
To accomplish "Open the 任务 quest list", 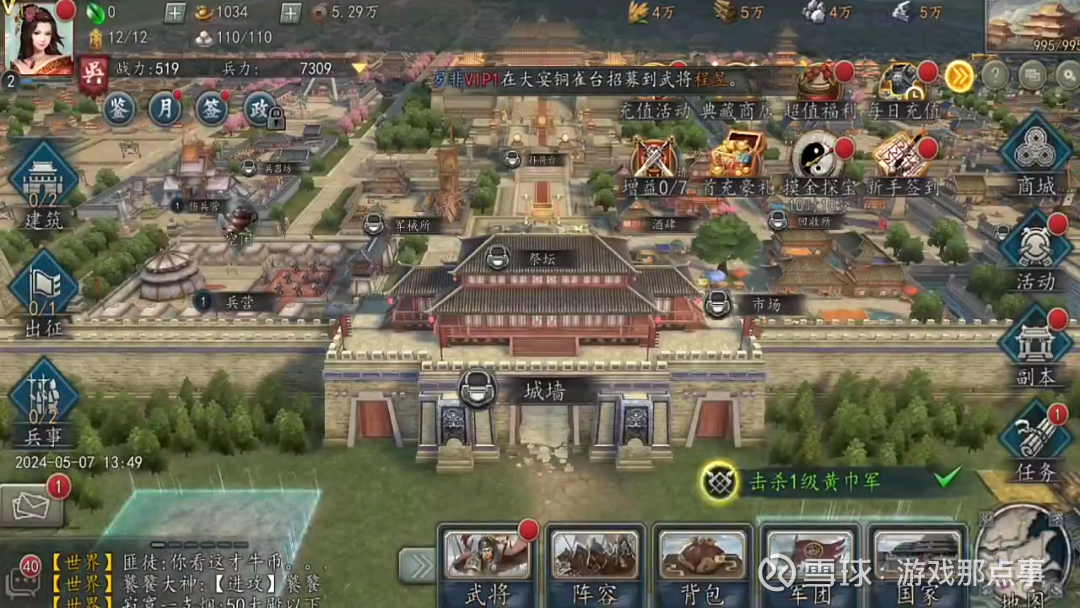I will point(1036,441).
